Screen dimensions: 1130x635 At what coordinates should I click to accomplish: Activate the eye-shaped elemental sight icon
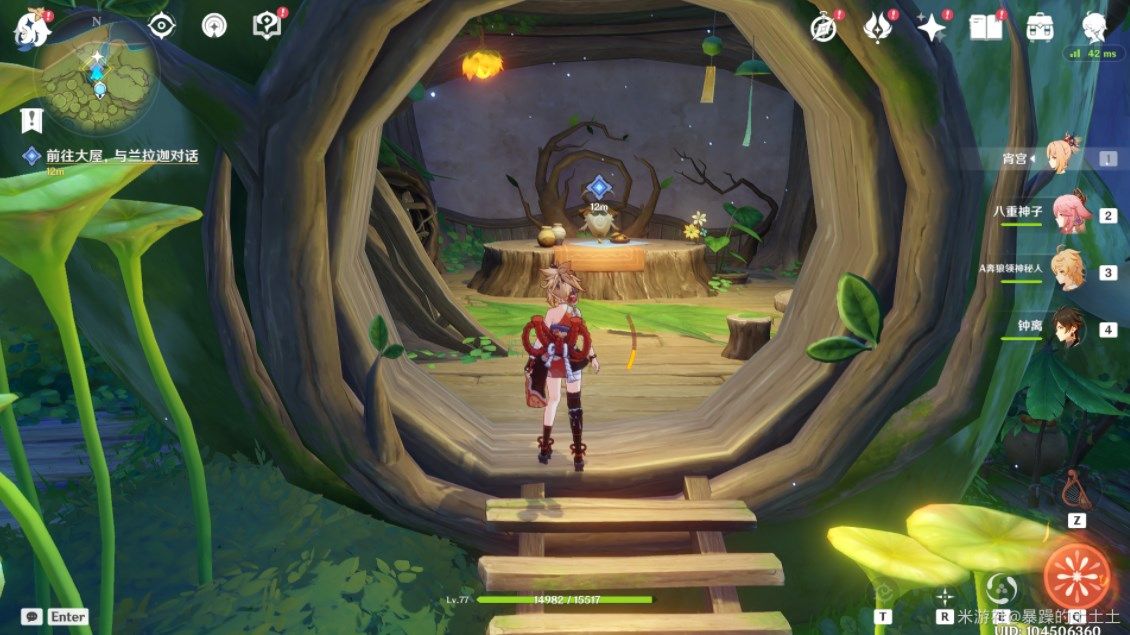161,27
